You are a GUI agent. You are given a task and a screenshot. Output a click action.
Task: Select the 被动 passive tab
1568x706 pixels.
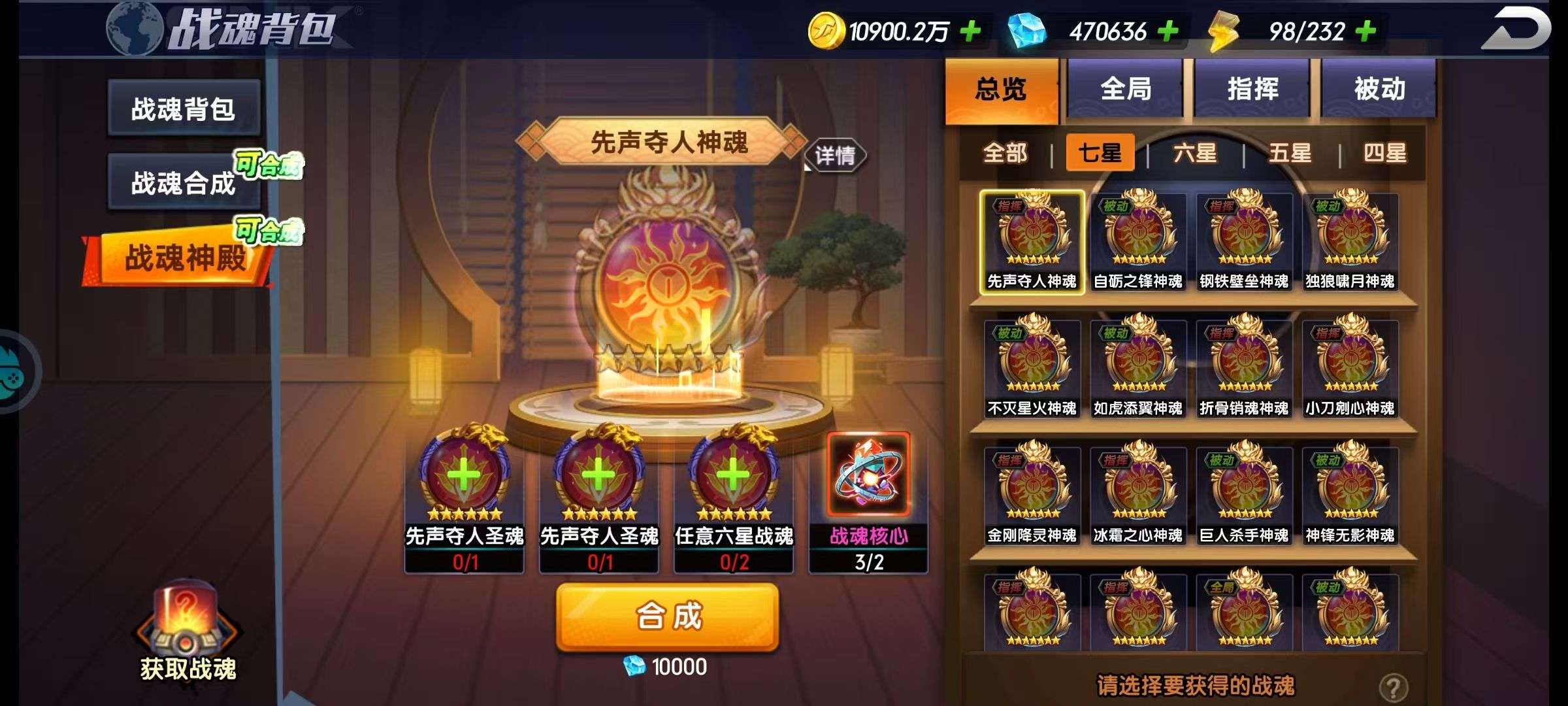[1379, 90]
